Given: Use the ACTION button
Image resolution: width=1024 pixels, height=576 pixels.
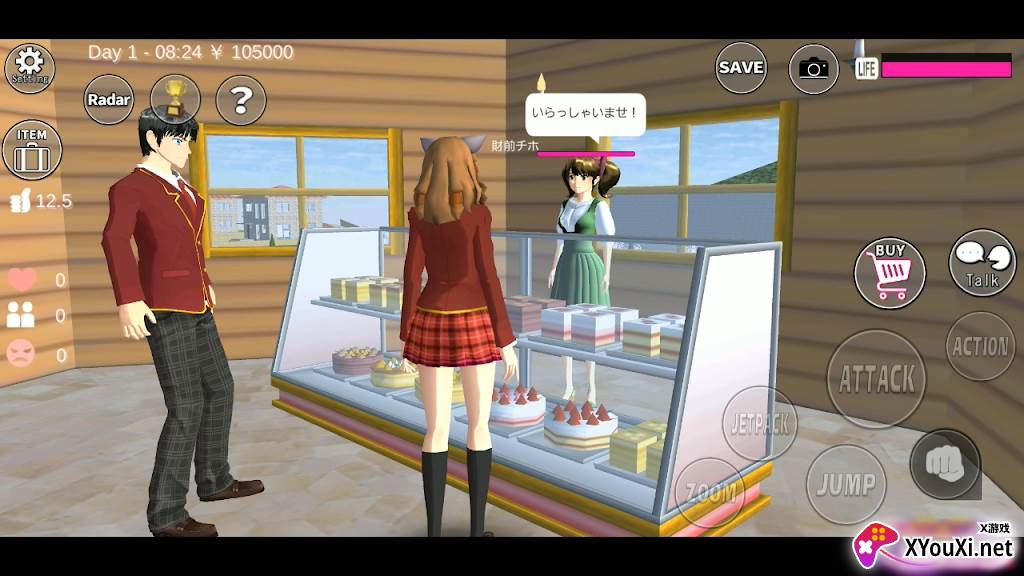Looking at the screenshot, I should click(x=980, y=346).
